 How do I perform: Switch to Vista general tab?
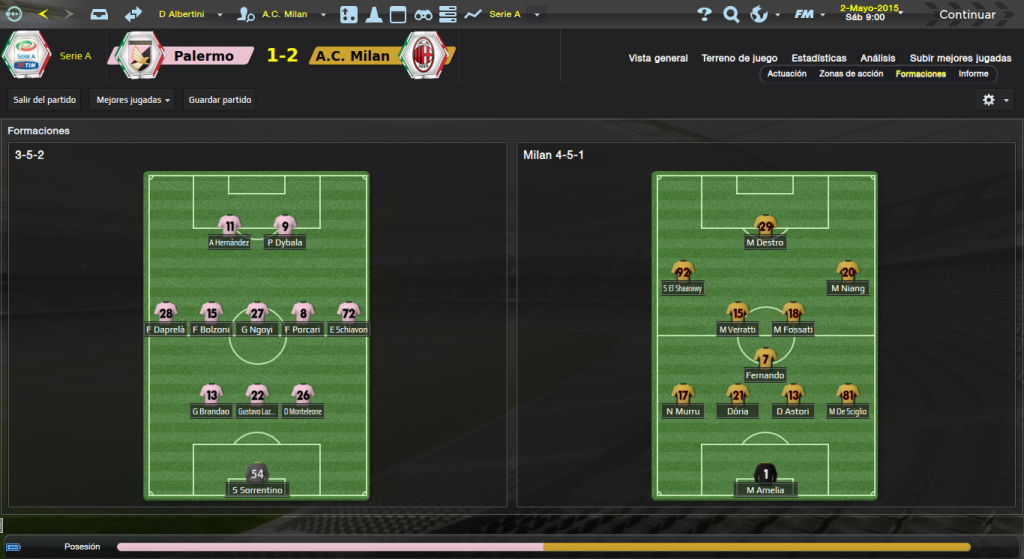click(x=658, y=58)
